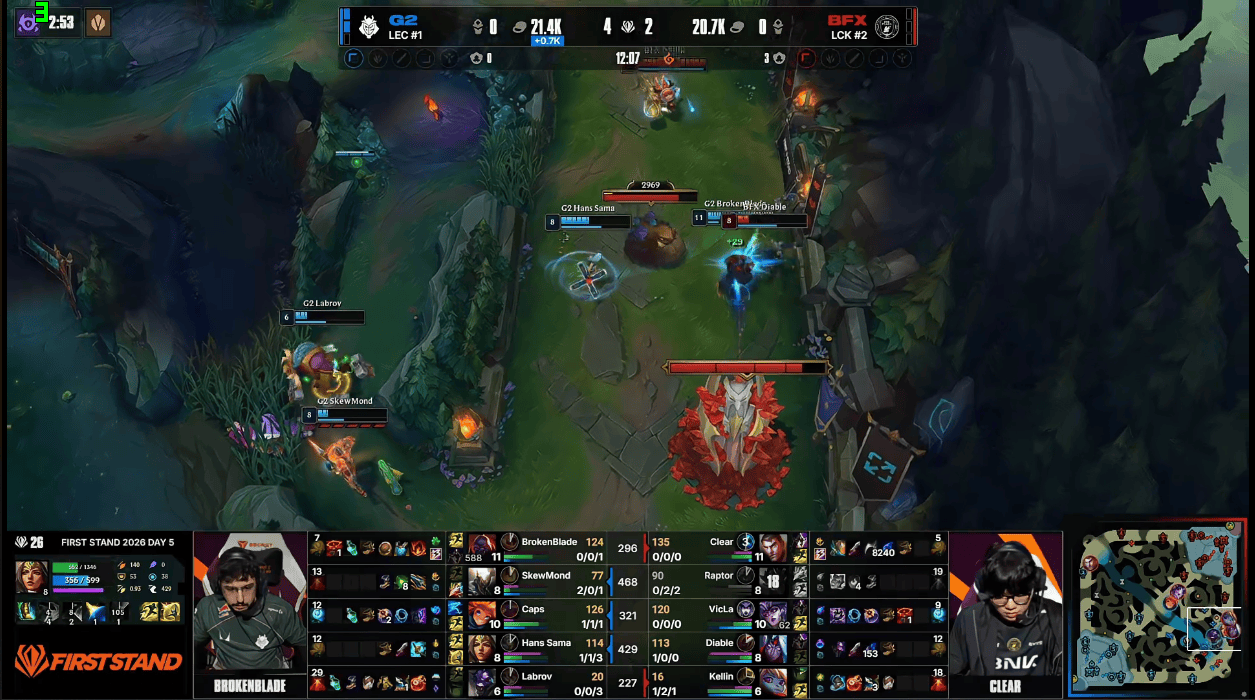Screen dimensions: 1255x700
Task: Click the purple objective timer icon showing 2:53
Action: pyautogui.click(x=29, y=22)
